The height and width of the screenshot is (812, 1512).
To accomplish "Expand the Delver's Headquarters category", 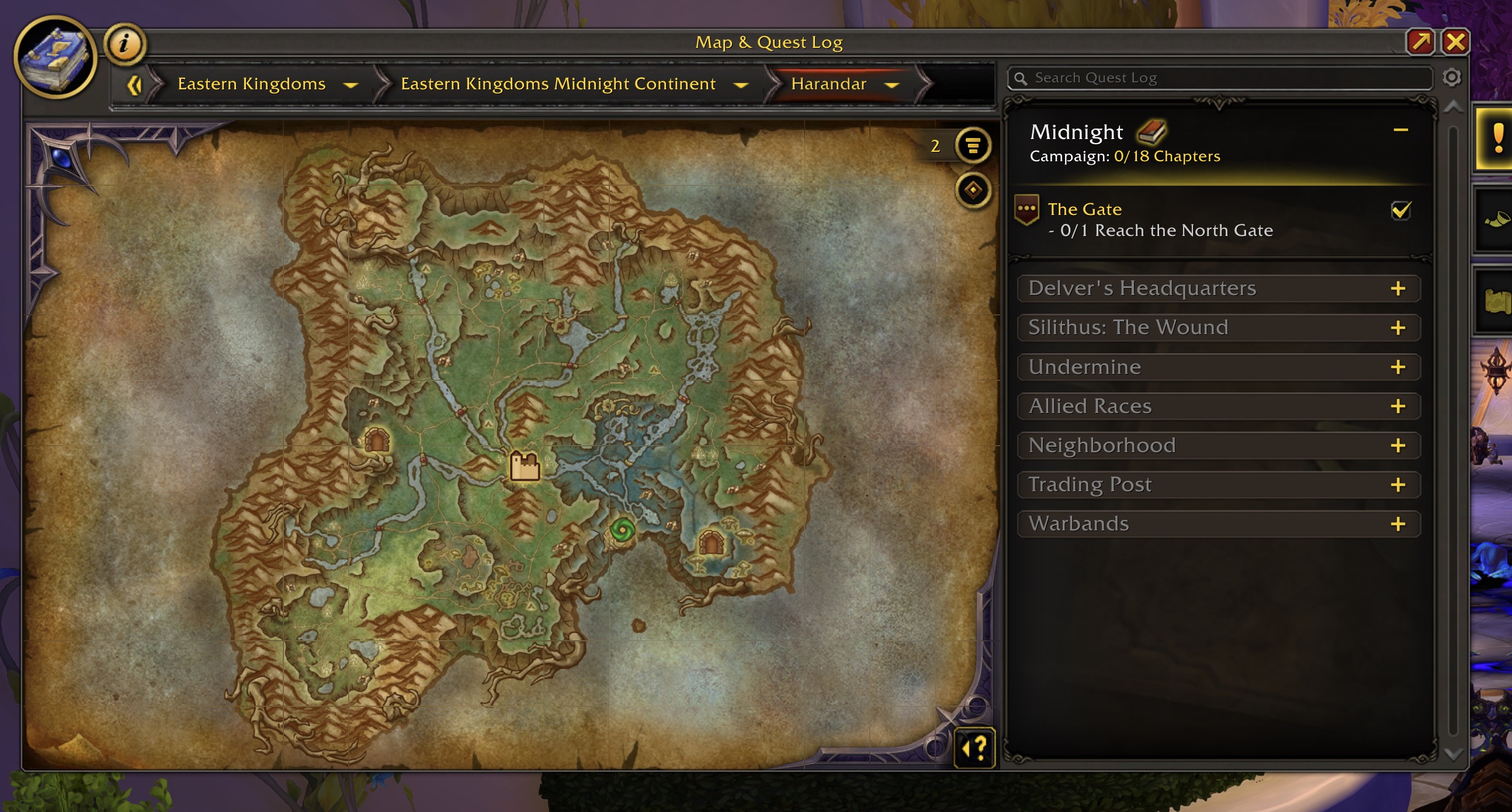I will [x=1397, y=289].
